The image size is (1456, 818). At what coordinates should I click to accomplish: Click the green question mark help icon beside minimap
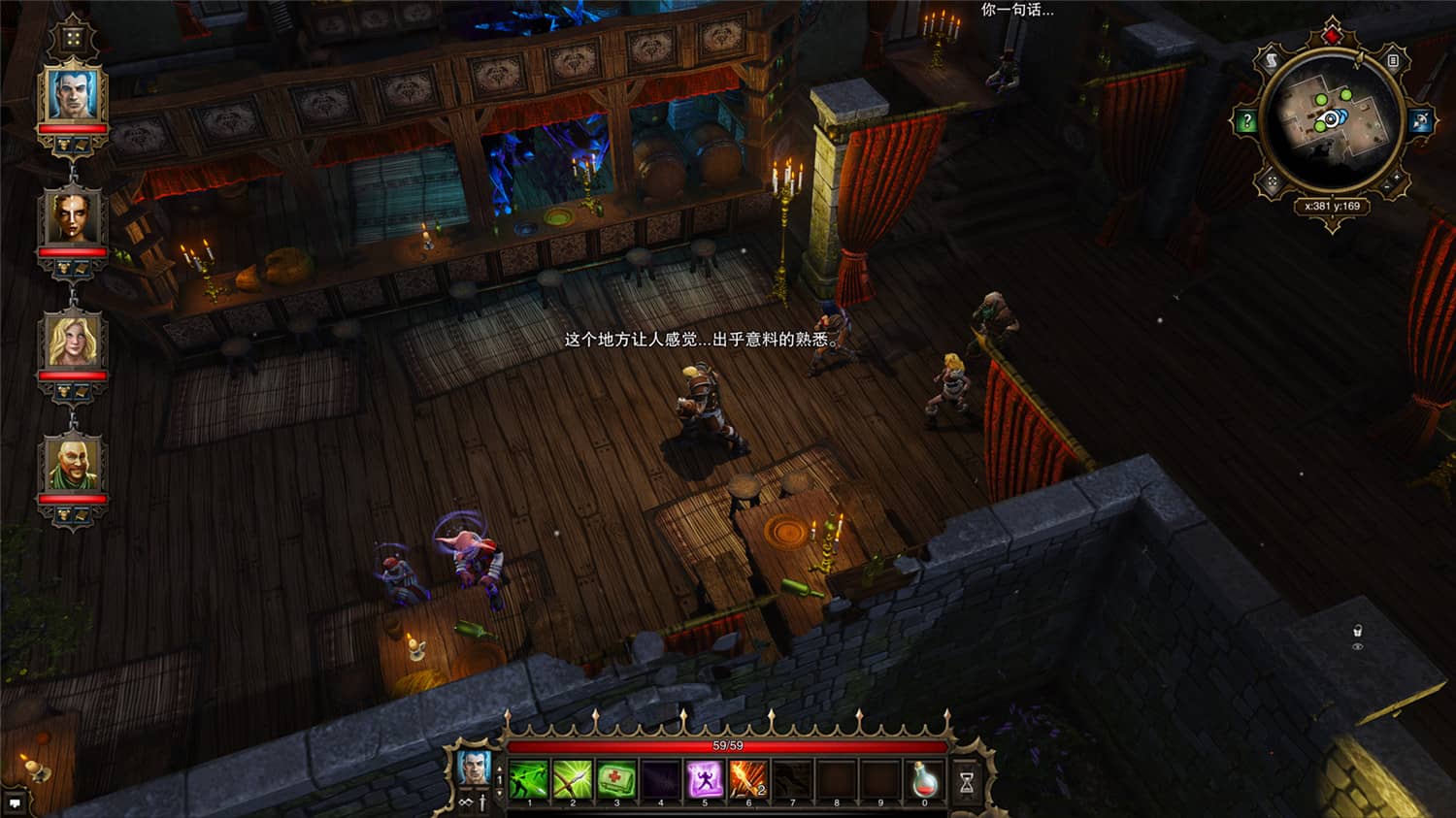click(1247, 119)
